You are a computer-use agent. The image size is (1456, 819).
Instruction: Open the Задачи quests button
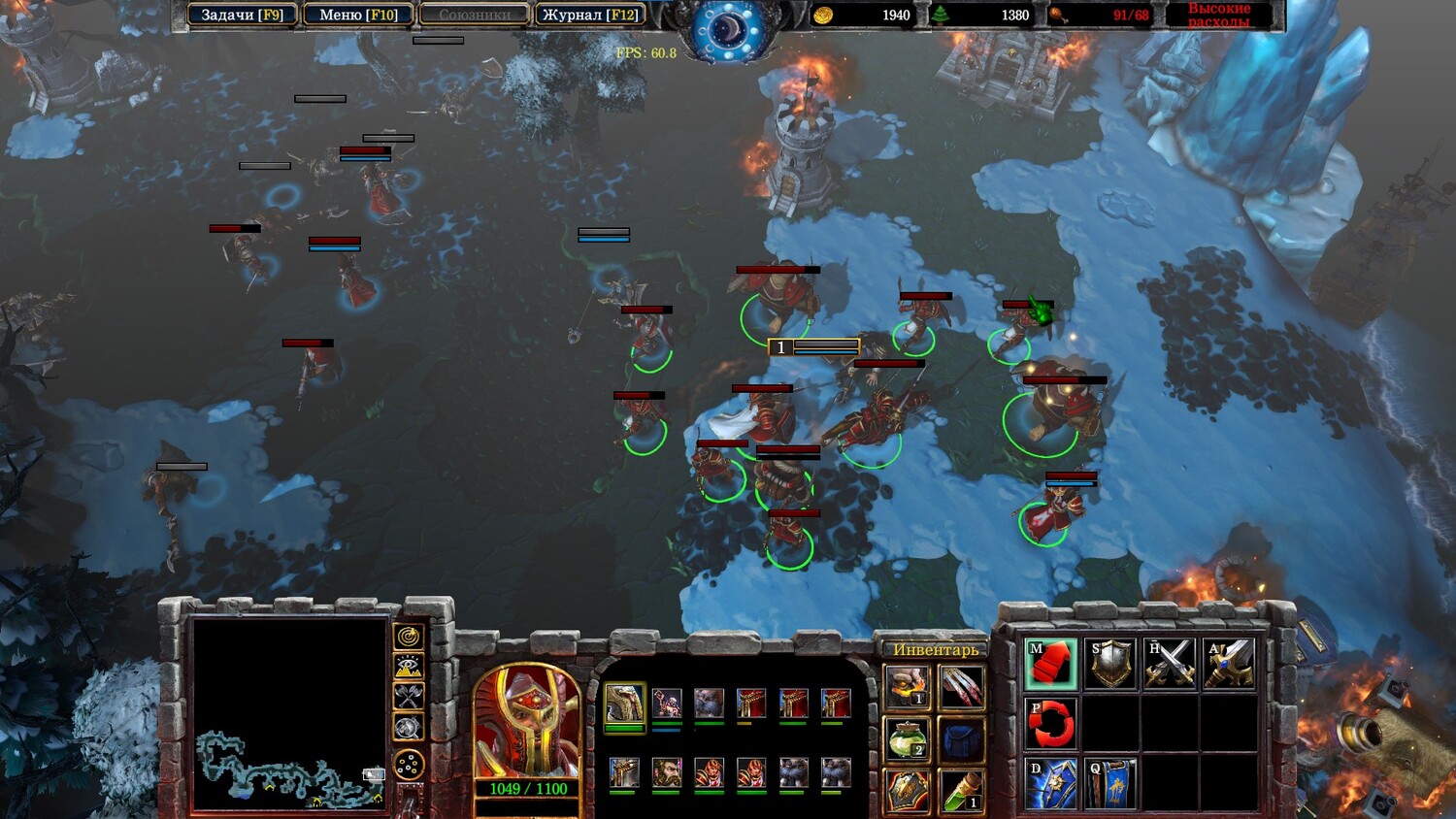242,15
